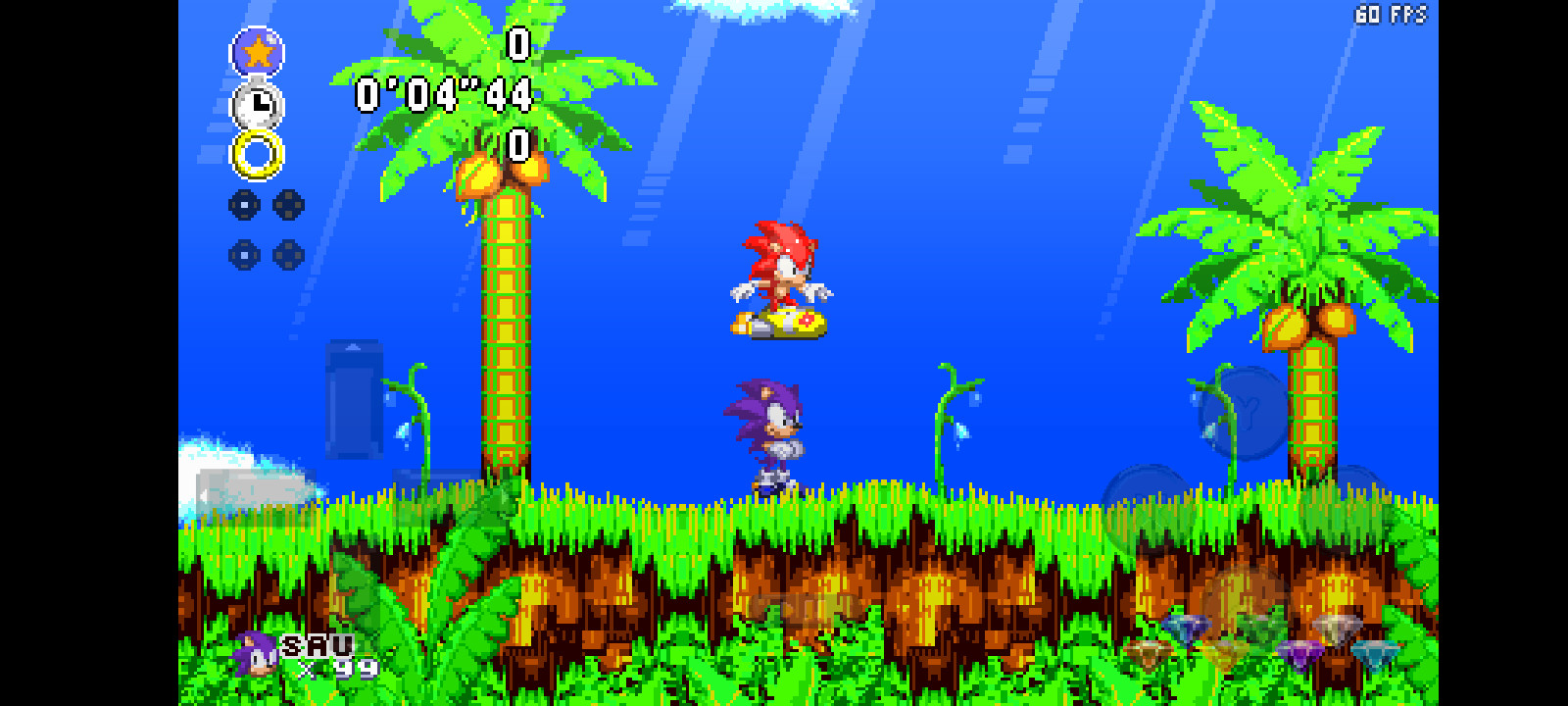Screen dimensions: 1568x706
Task: Tap the top-right dark d-pad touch button
Action: point(288,204)
